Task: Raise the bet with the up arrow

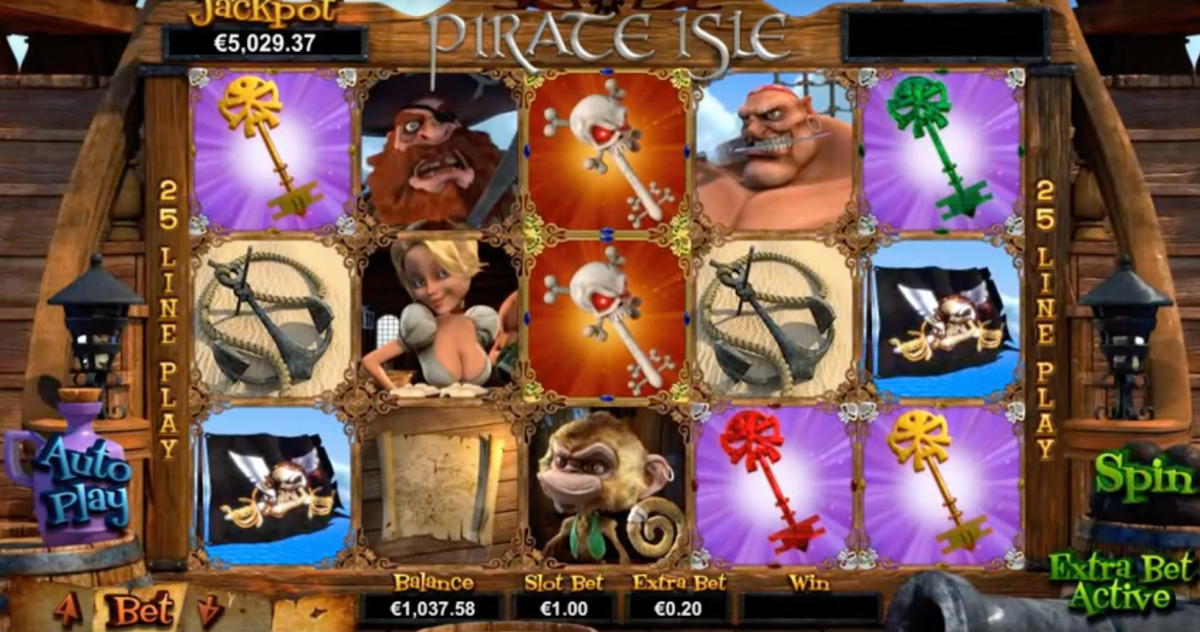Action: pos(67,609)
